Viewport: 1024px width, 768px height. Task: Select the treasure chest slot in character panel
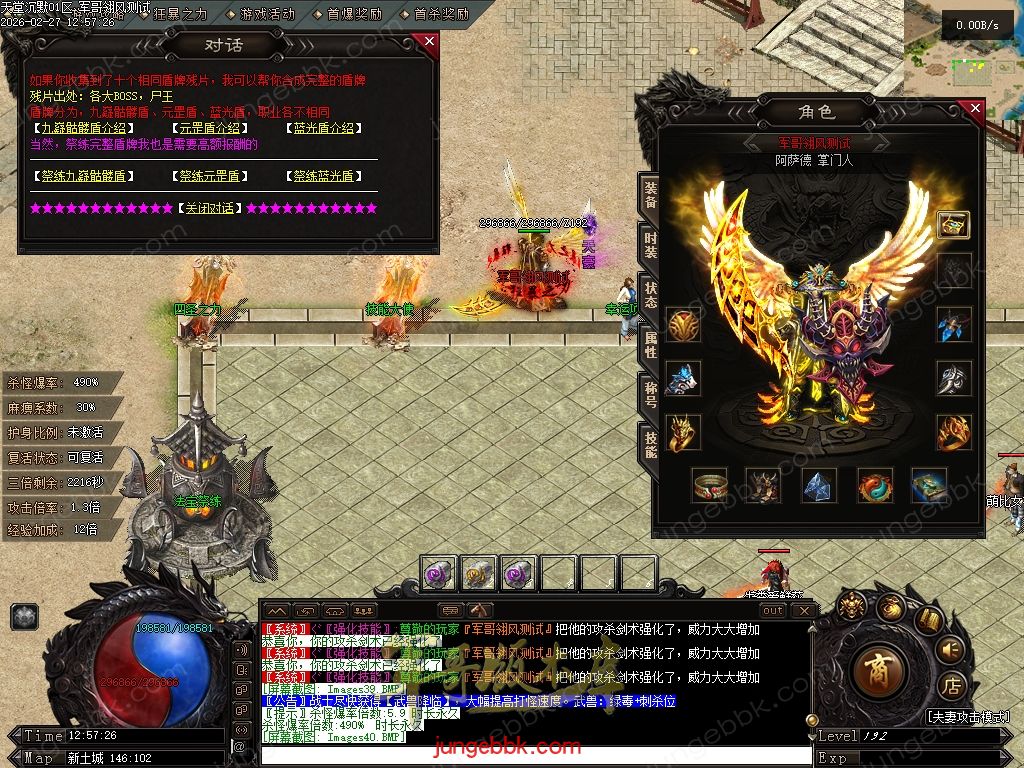[x=953, y=223]
